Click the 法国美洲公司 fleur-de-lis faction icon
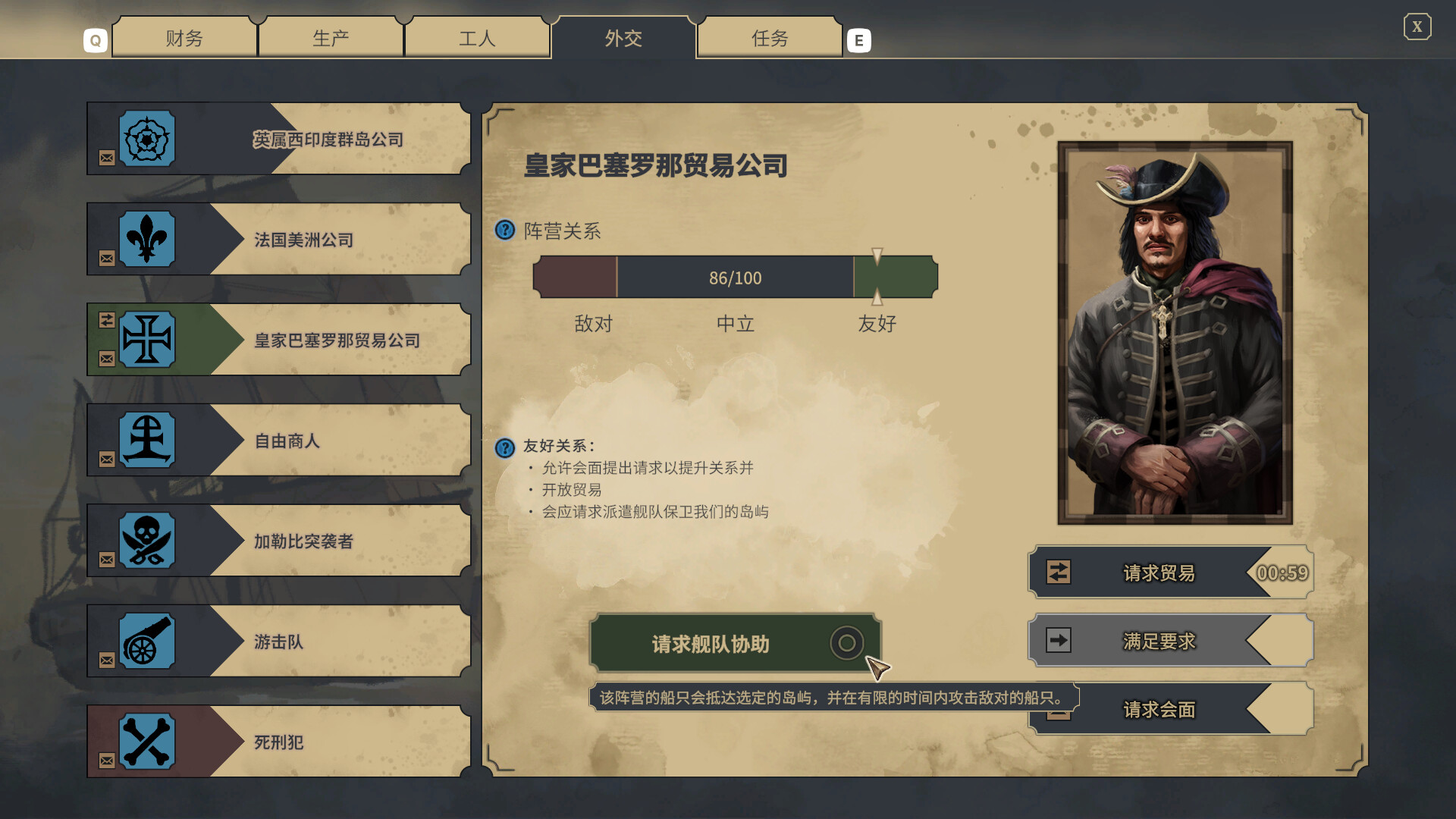The height and width of the screenshot is (819, 1456). (146, 238)
